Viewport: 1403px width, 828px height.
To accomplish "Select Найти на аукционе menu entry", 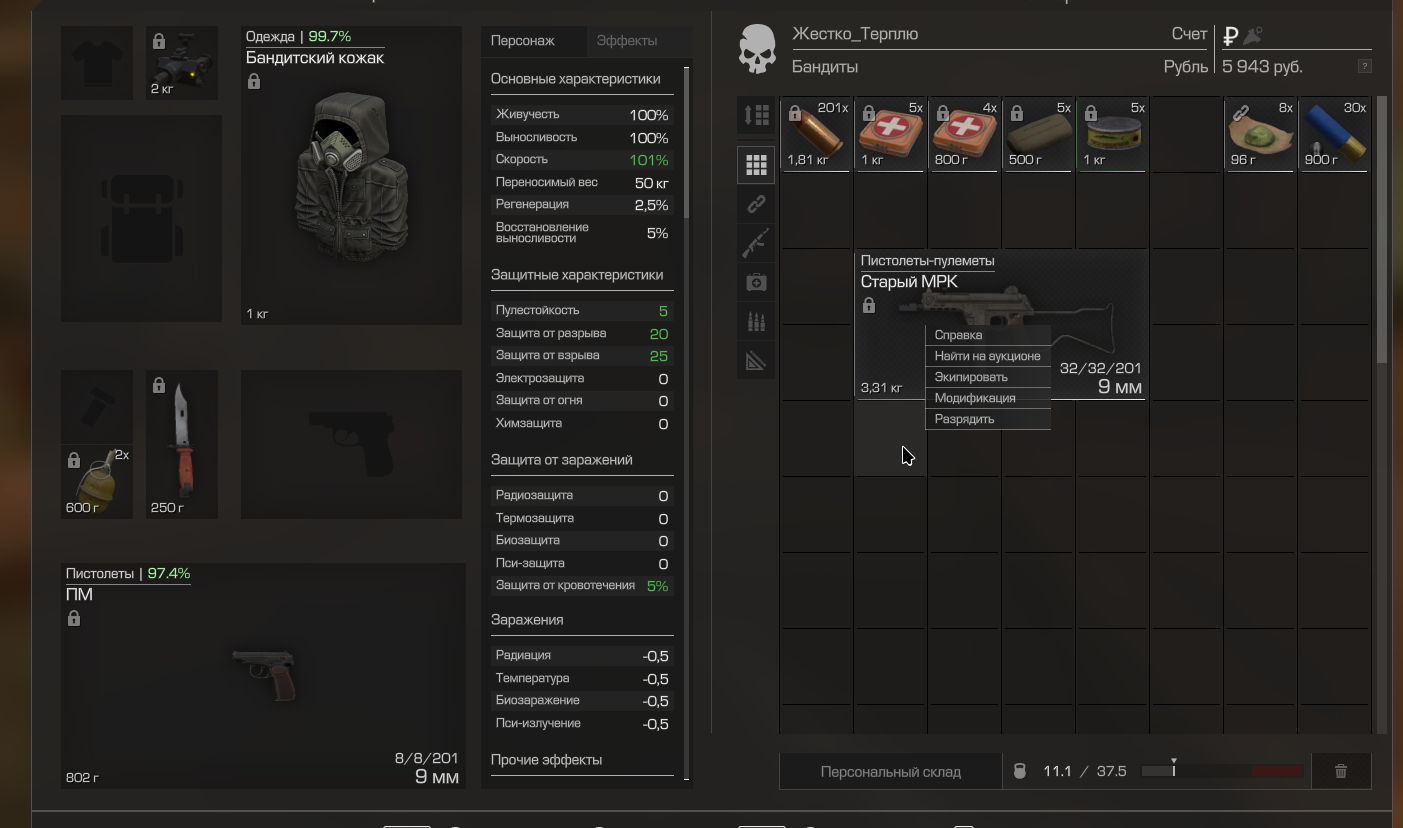I will click(987, 356).
